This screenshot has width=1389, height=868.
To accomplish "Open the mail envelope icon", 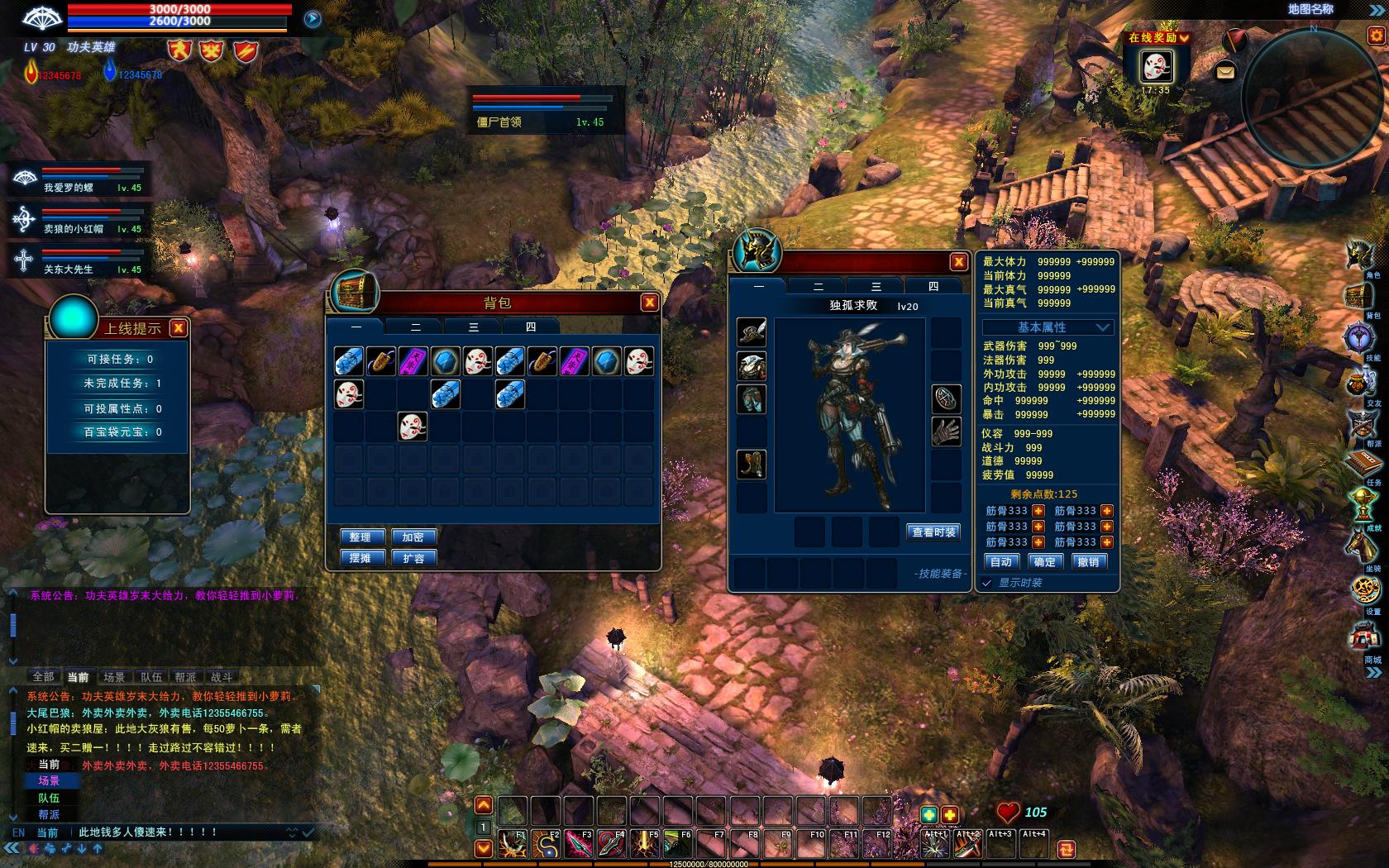I will (x=1225, y=73).
